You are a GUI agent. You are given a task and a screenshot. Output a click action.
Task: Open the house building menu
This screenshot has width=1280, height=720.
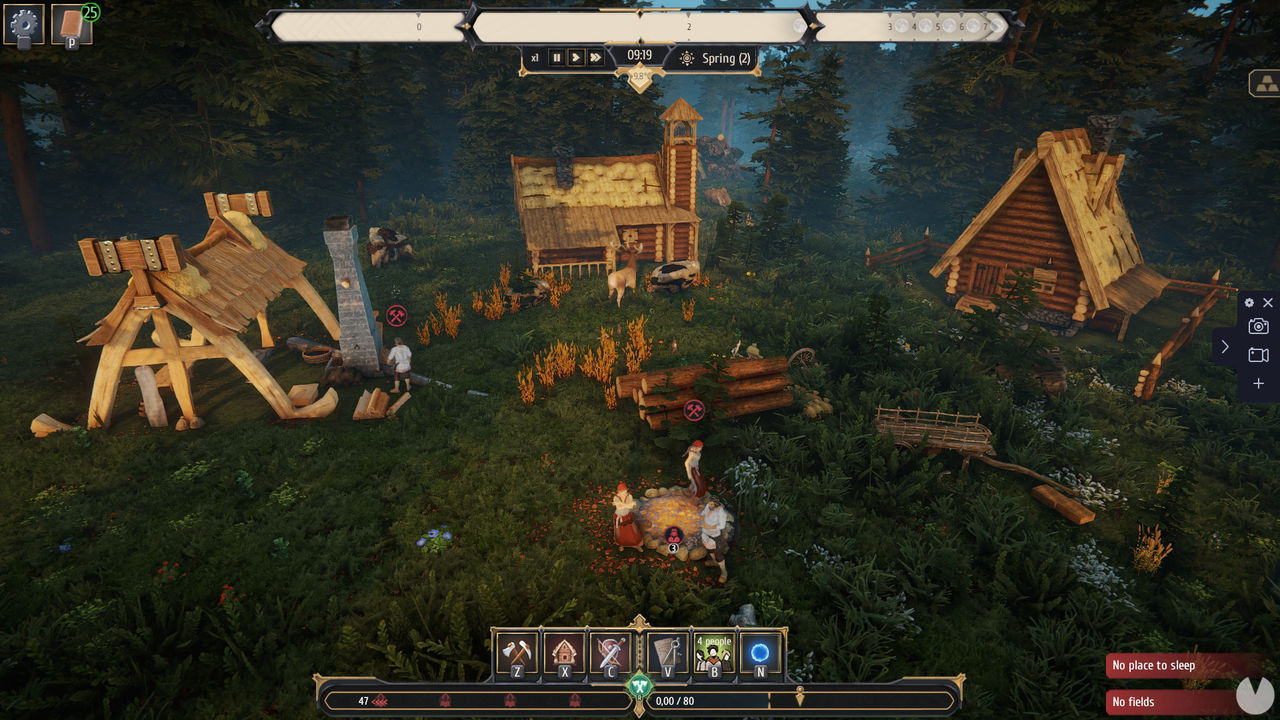(565, 653)
